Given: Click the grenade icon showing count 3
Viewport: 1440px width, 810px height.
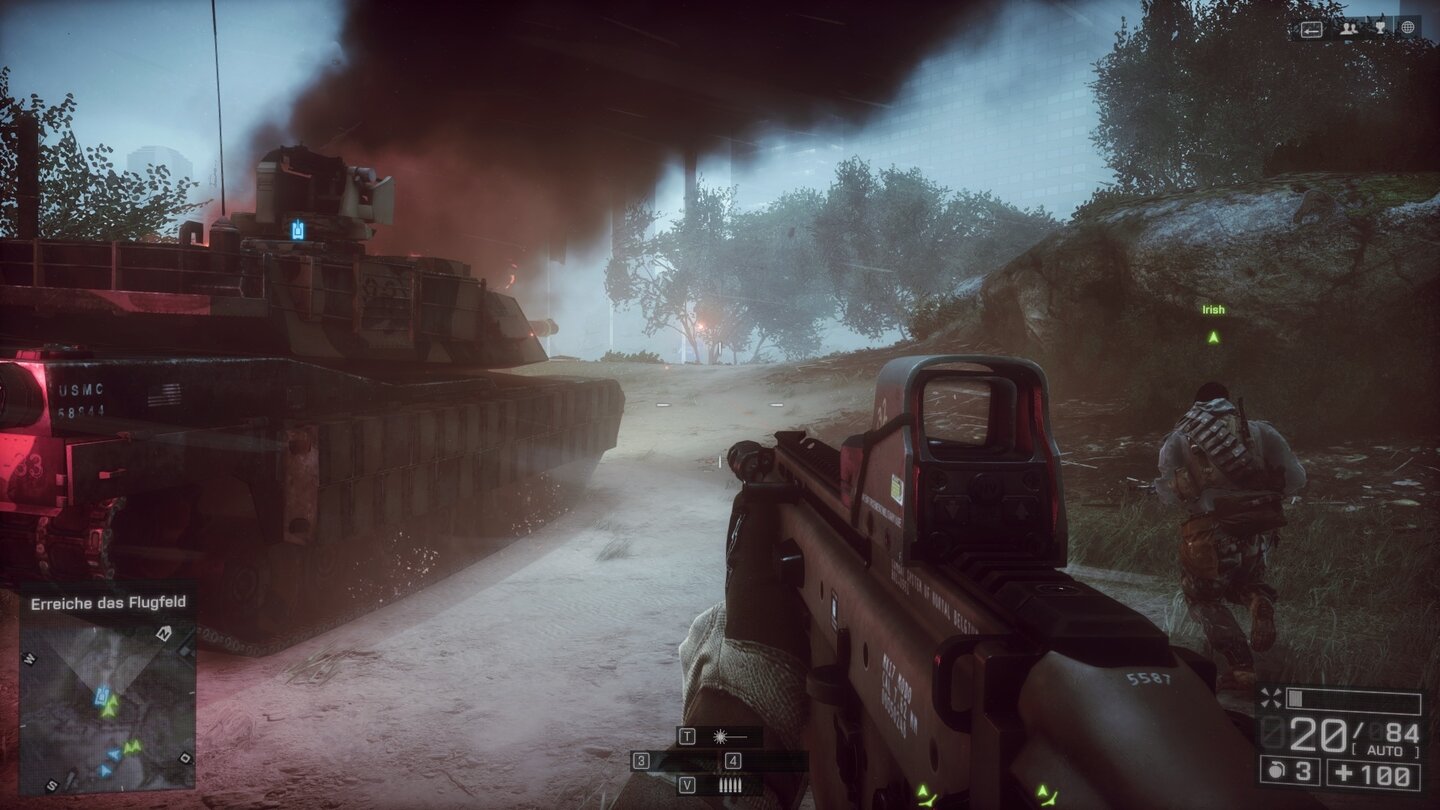Looking at the screenshot, I should [1276, 771].
